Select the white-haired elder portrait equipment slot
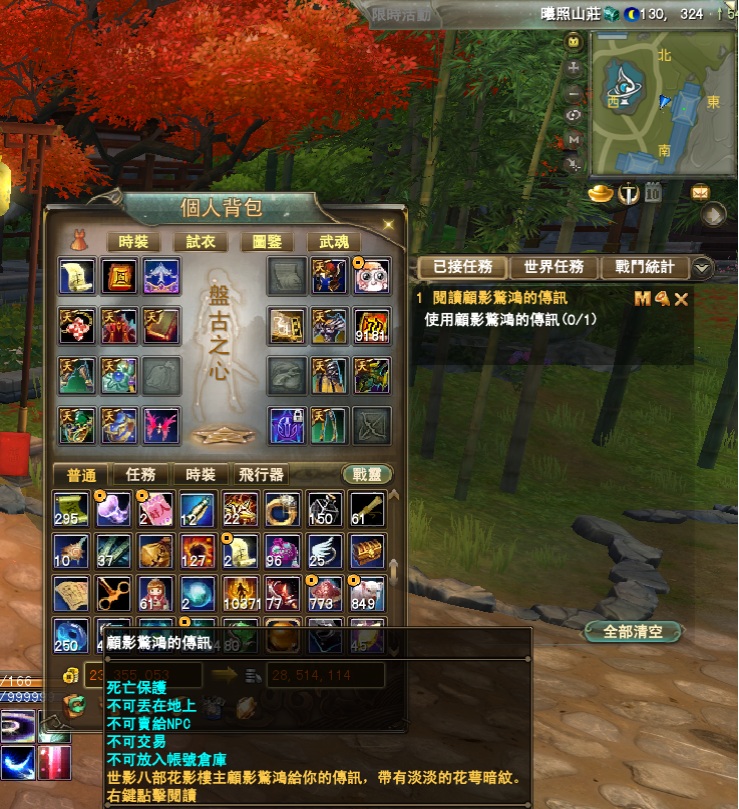This screenshot has height=809, width=739. pos(370,277)
